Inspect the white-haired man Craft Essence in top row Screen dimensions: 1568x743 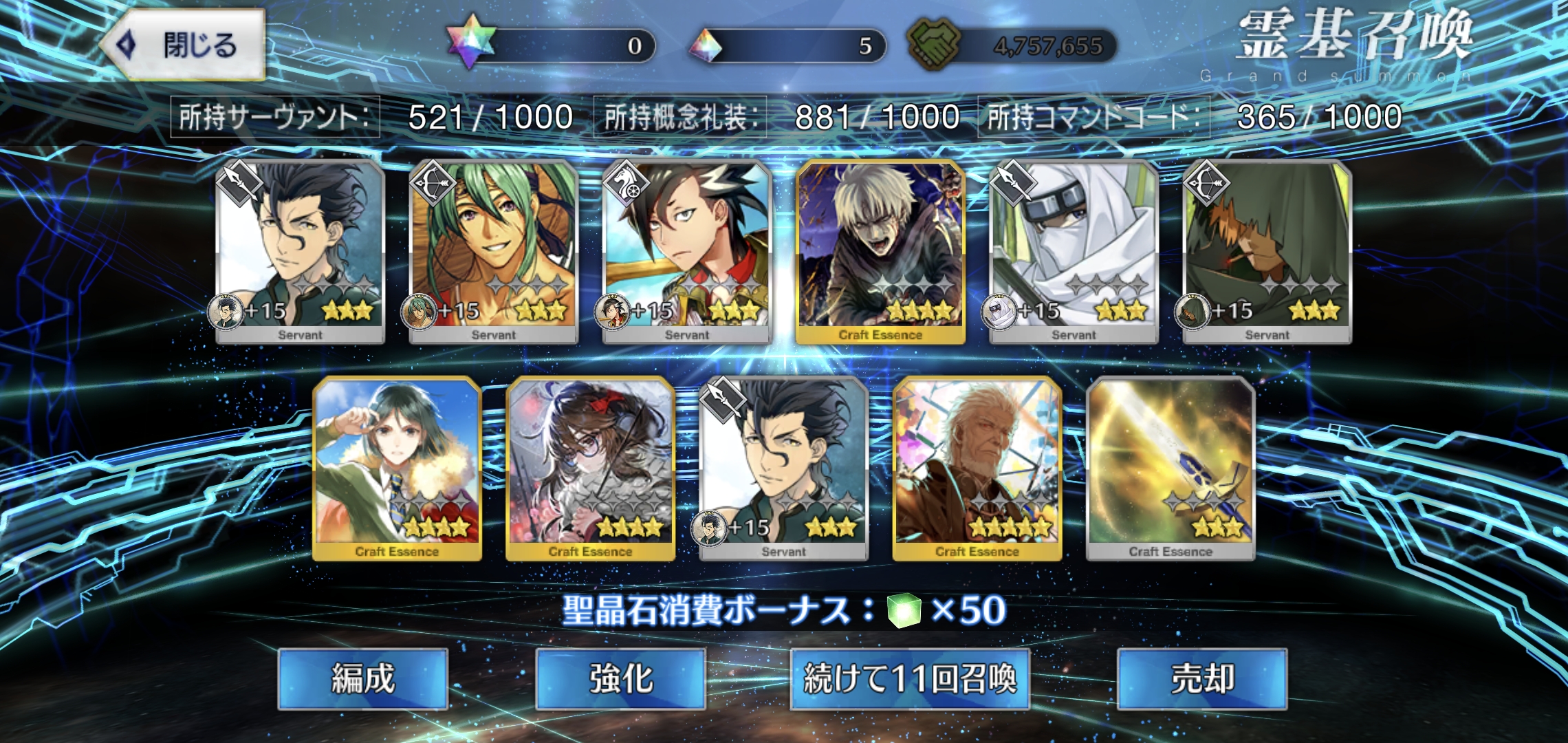click(x=880, y=252)
